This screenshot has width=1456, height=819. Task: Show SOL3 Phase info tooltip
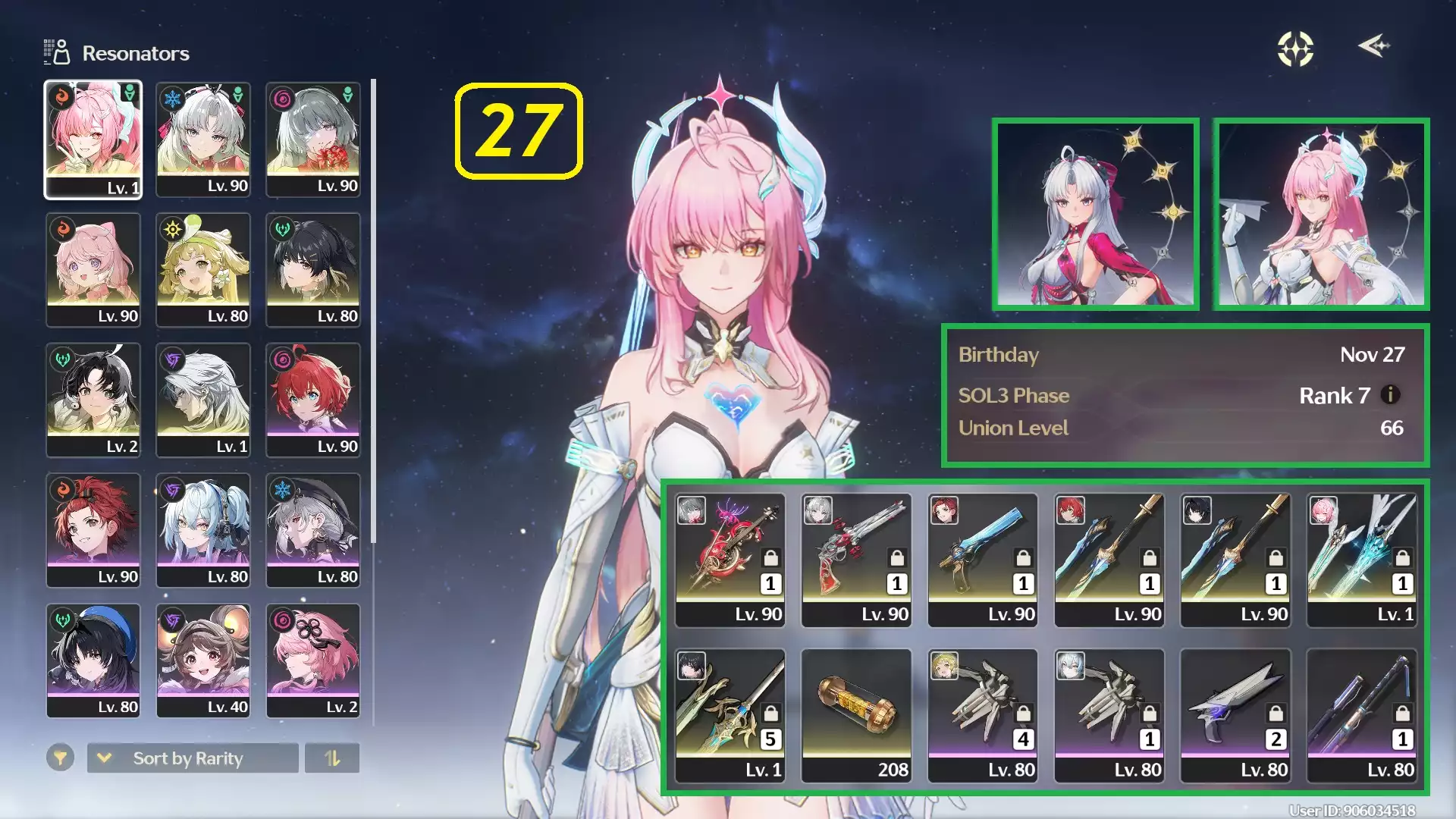[x=1390, y=395]
